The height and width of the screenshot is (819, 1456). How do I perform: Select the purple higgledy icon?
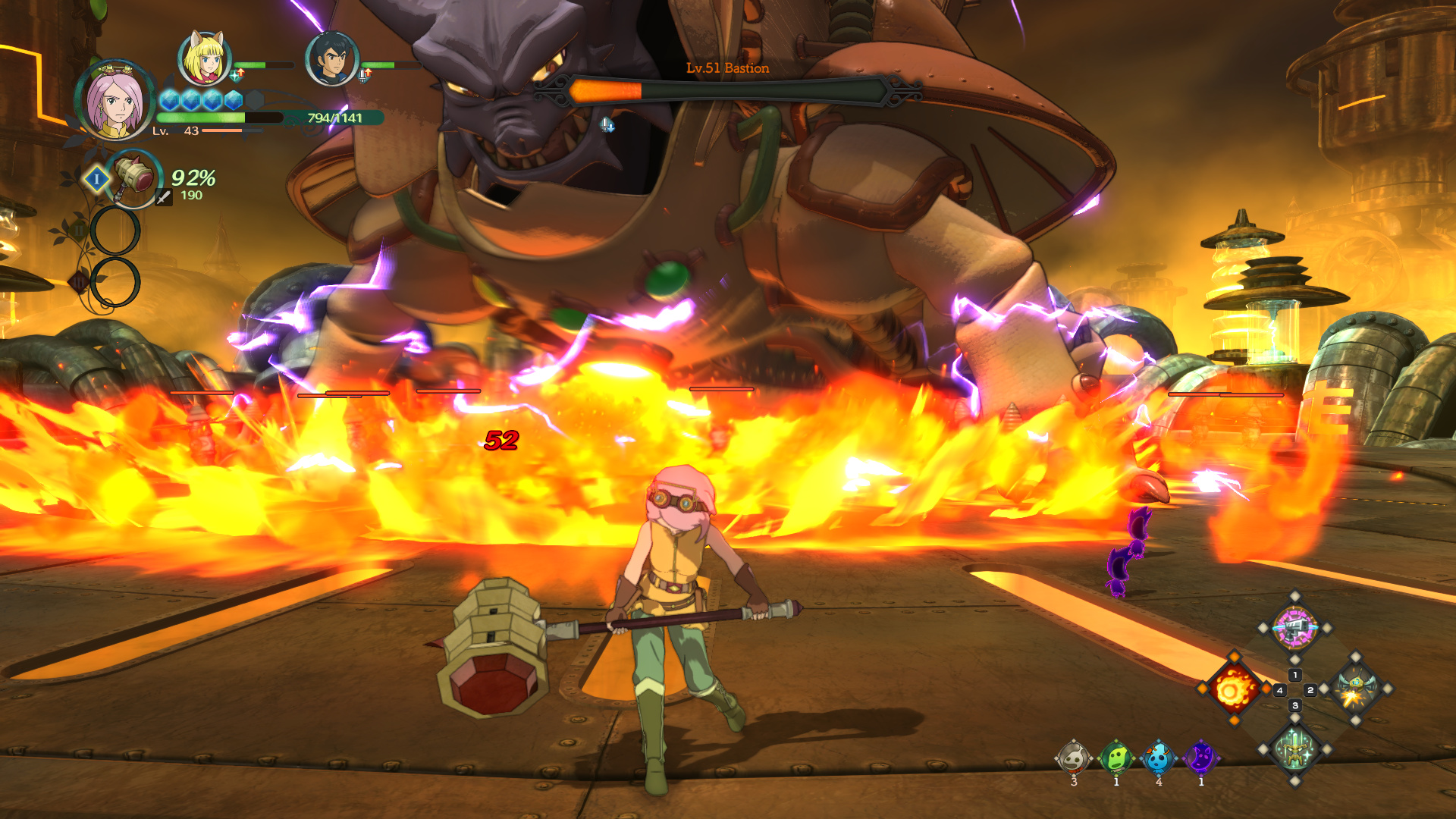click(x=1200, y=758)
